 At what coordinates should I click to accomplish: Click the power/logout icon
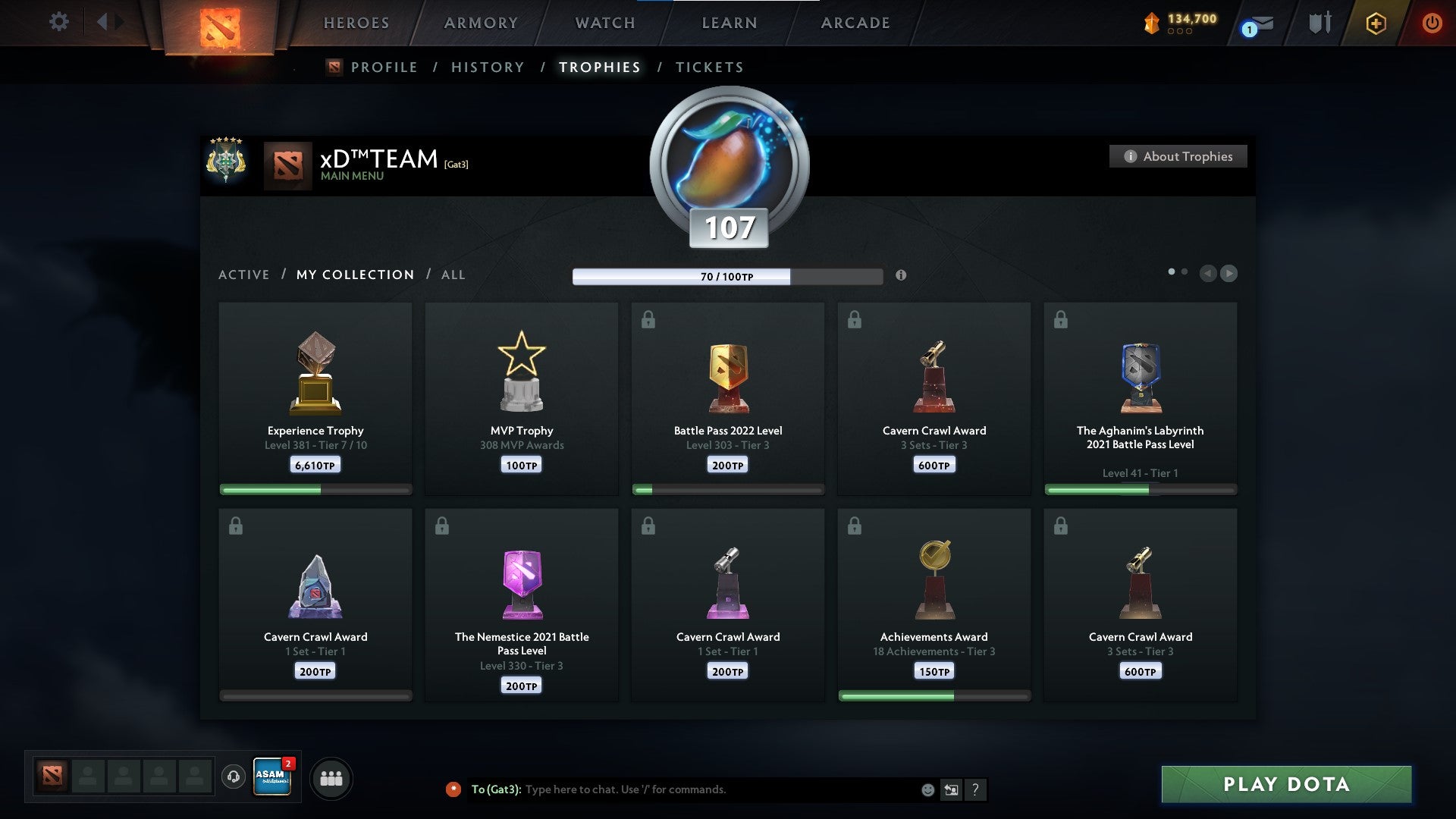pos(1432,23)
